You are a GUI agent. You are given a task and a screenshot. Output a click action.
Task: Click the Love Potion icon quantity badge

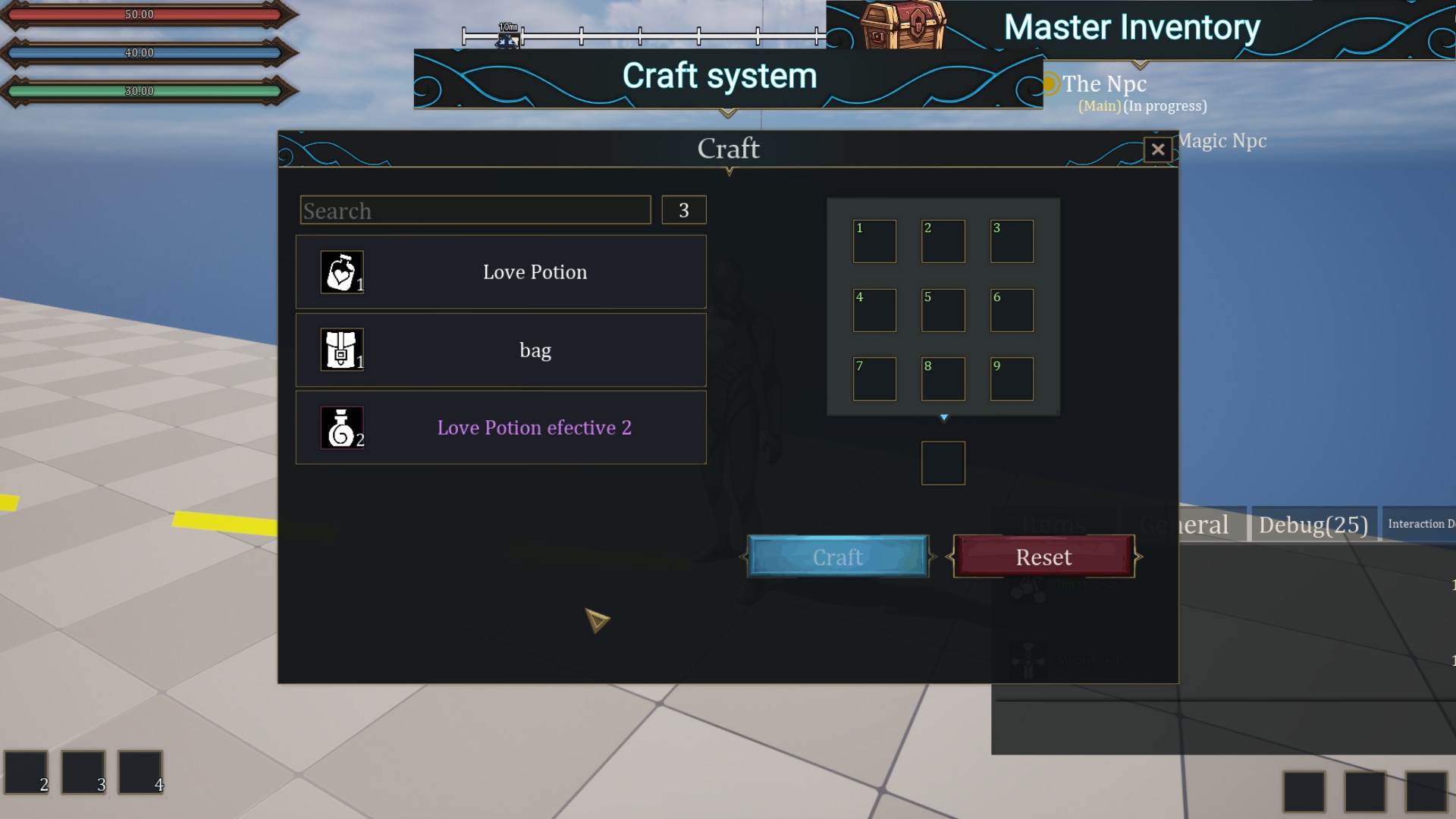359,285
